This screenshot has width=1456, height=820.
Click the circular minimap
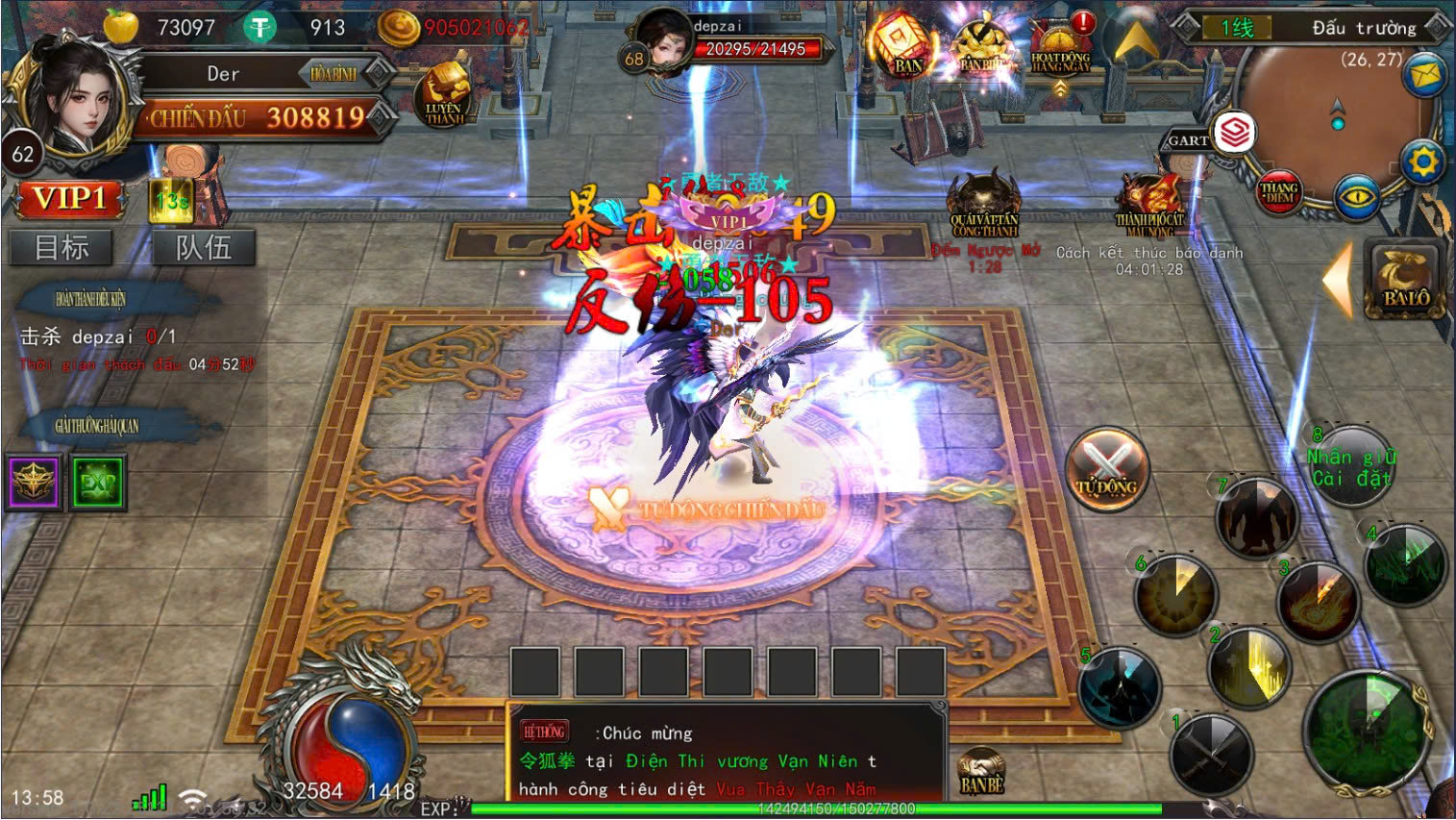pos(1336,115)
